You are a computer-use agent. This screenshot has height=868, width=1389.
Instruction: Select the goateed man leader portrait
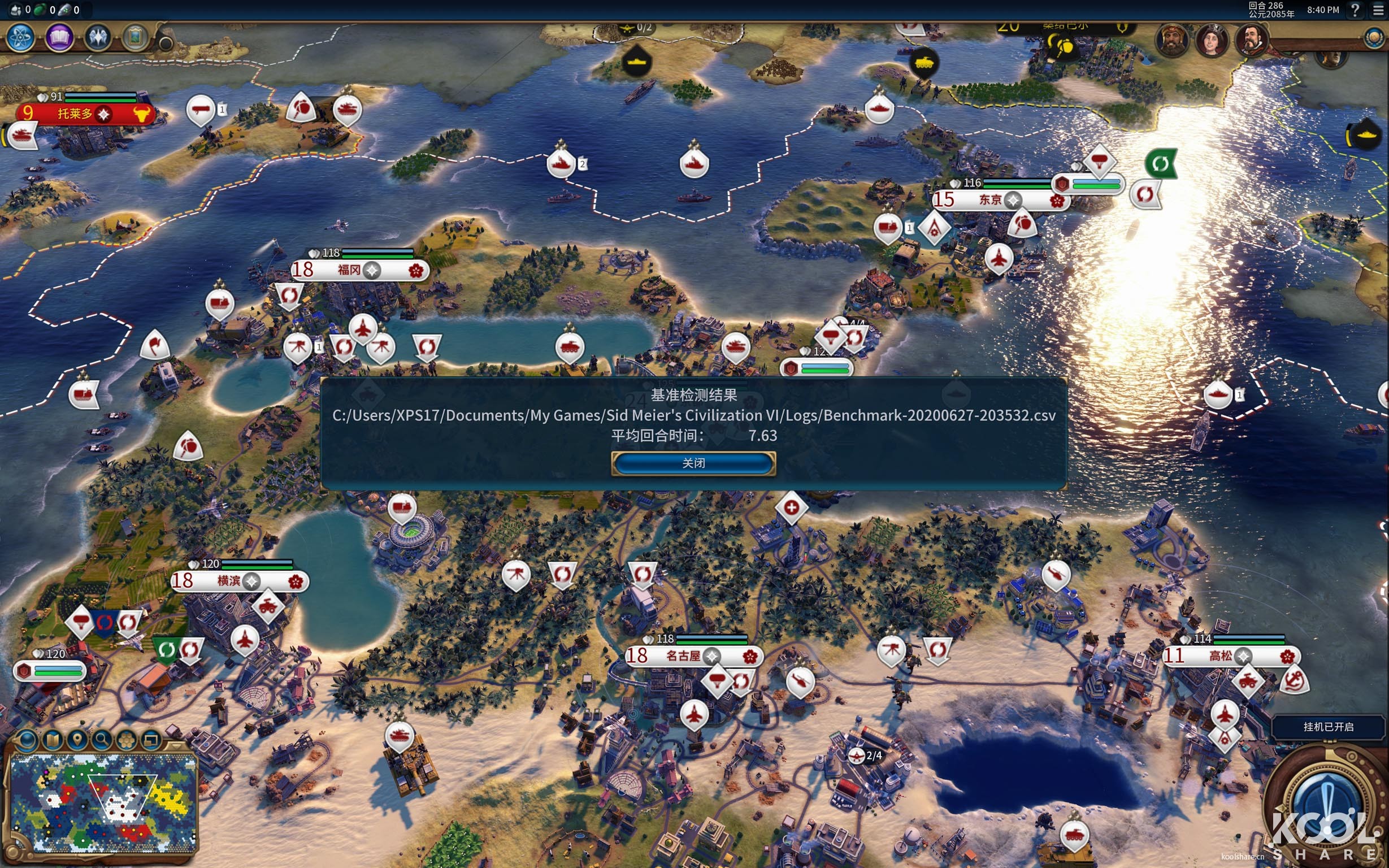1251,40
